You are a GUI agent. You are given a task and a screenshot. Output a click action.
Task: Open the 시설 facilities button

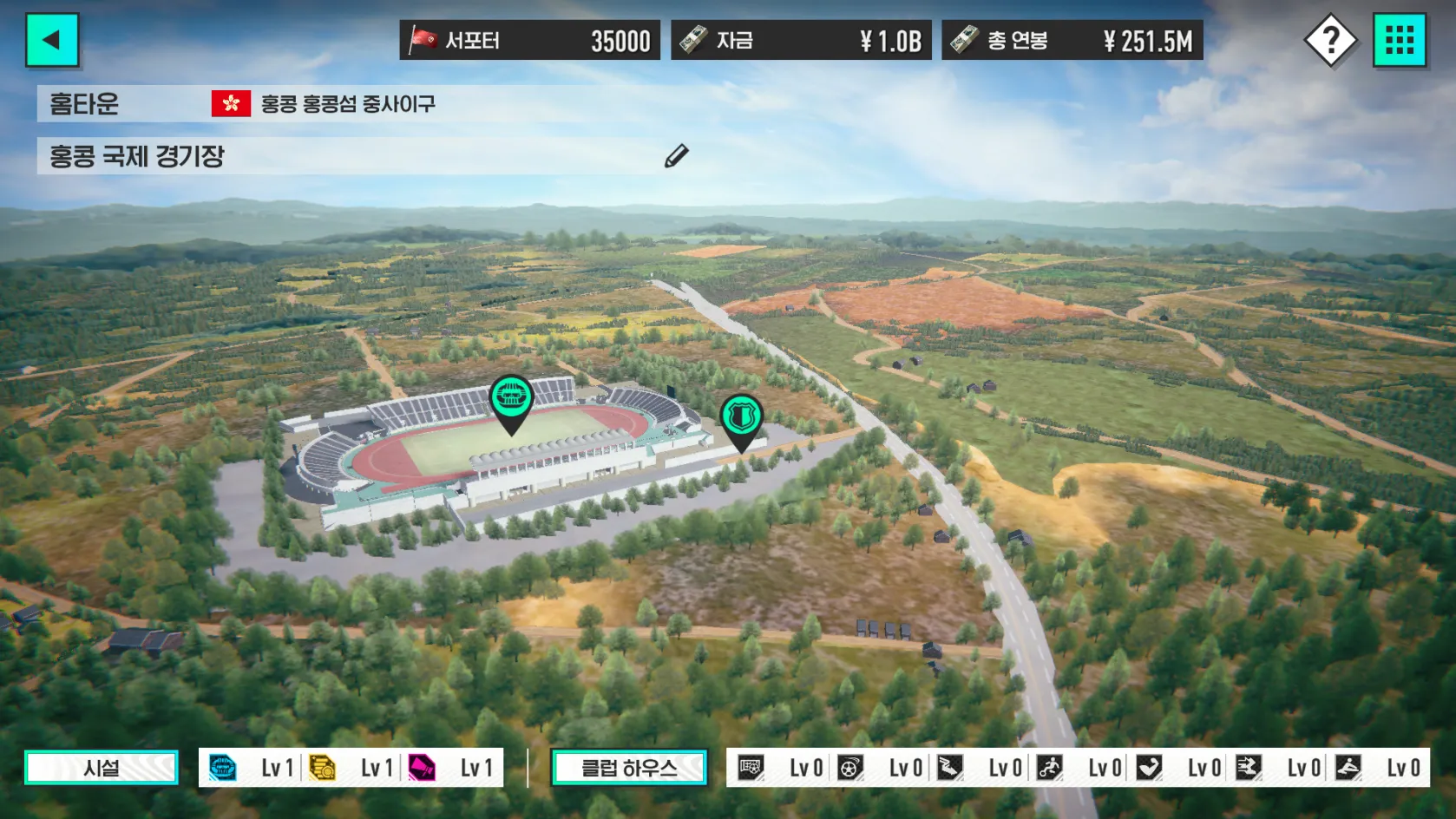102,768
